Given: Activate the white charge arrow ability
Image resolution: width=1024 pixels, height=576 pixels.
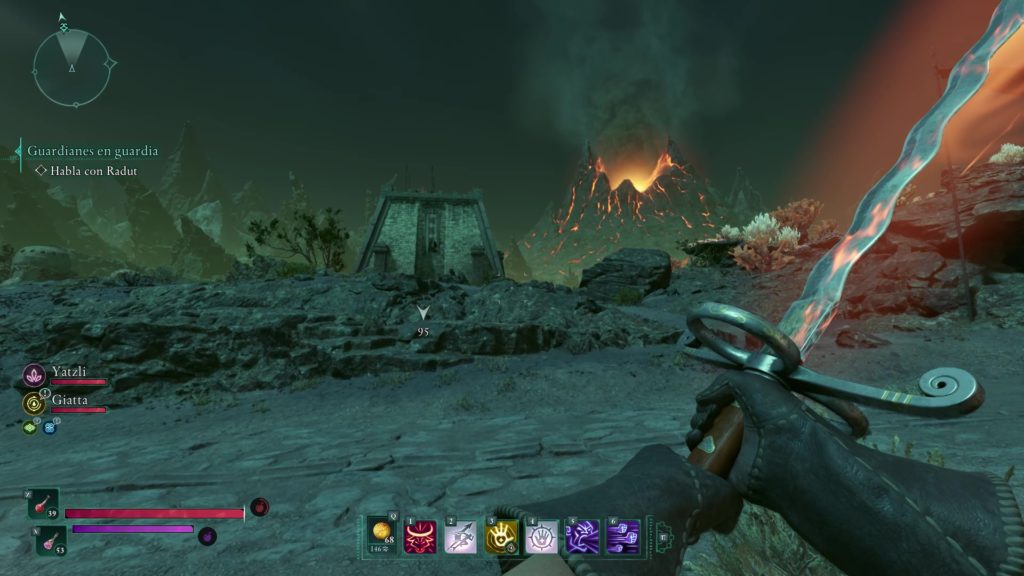Looking at the screenshot, I should click(460, 536).
